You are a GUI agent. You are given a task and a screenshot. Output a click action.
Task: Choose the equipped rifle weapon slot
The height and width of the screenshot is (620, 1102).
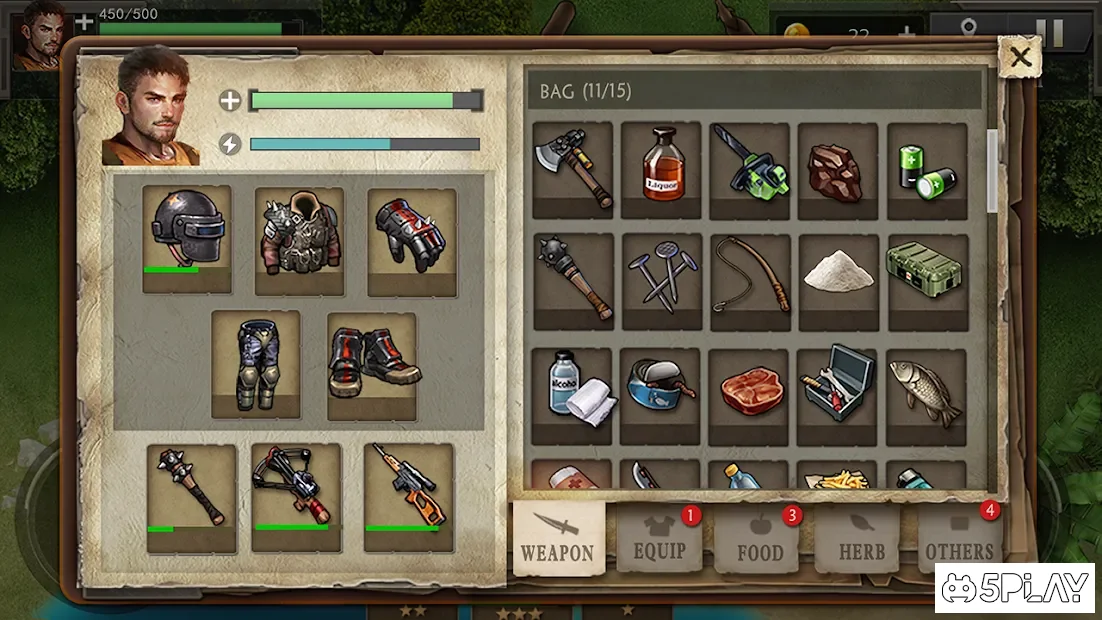click(408, 497)
